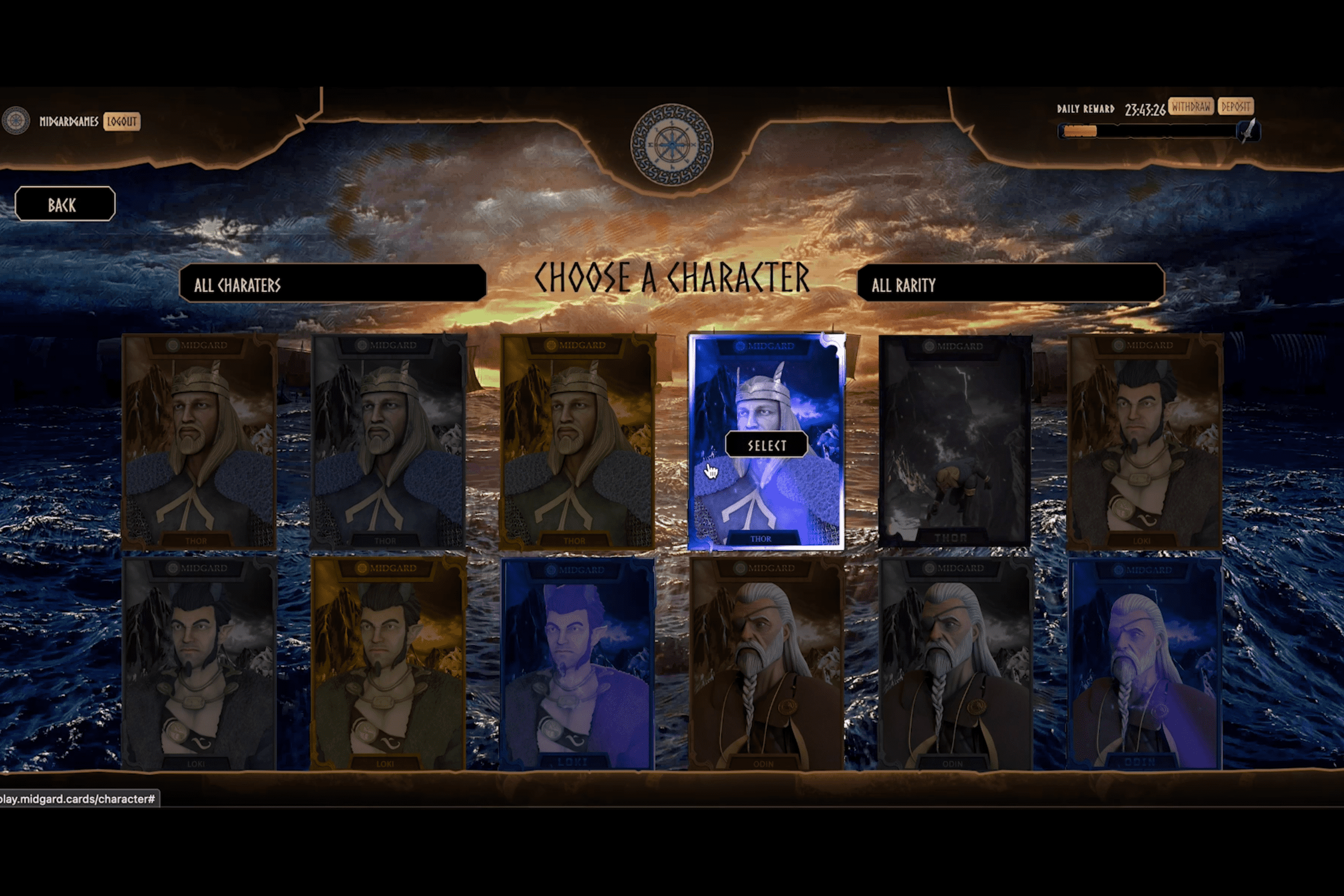Click the WITHDRAW button
The image size is (1344, 896).
click(x=1191, y=107)
